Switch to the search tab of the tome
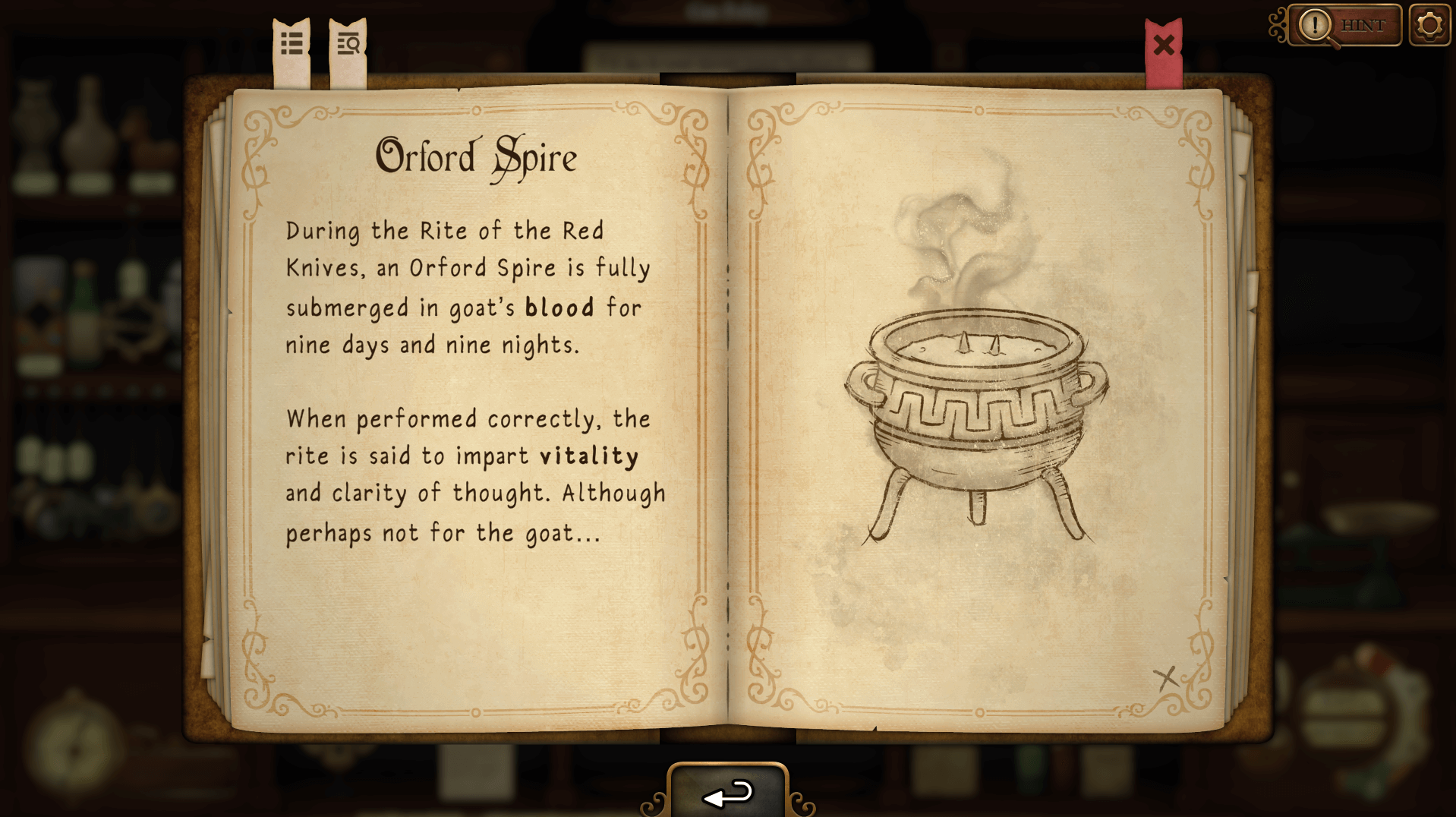Viewport: 1456px width, 817px height. [x=348, y=44]
